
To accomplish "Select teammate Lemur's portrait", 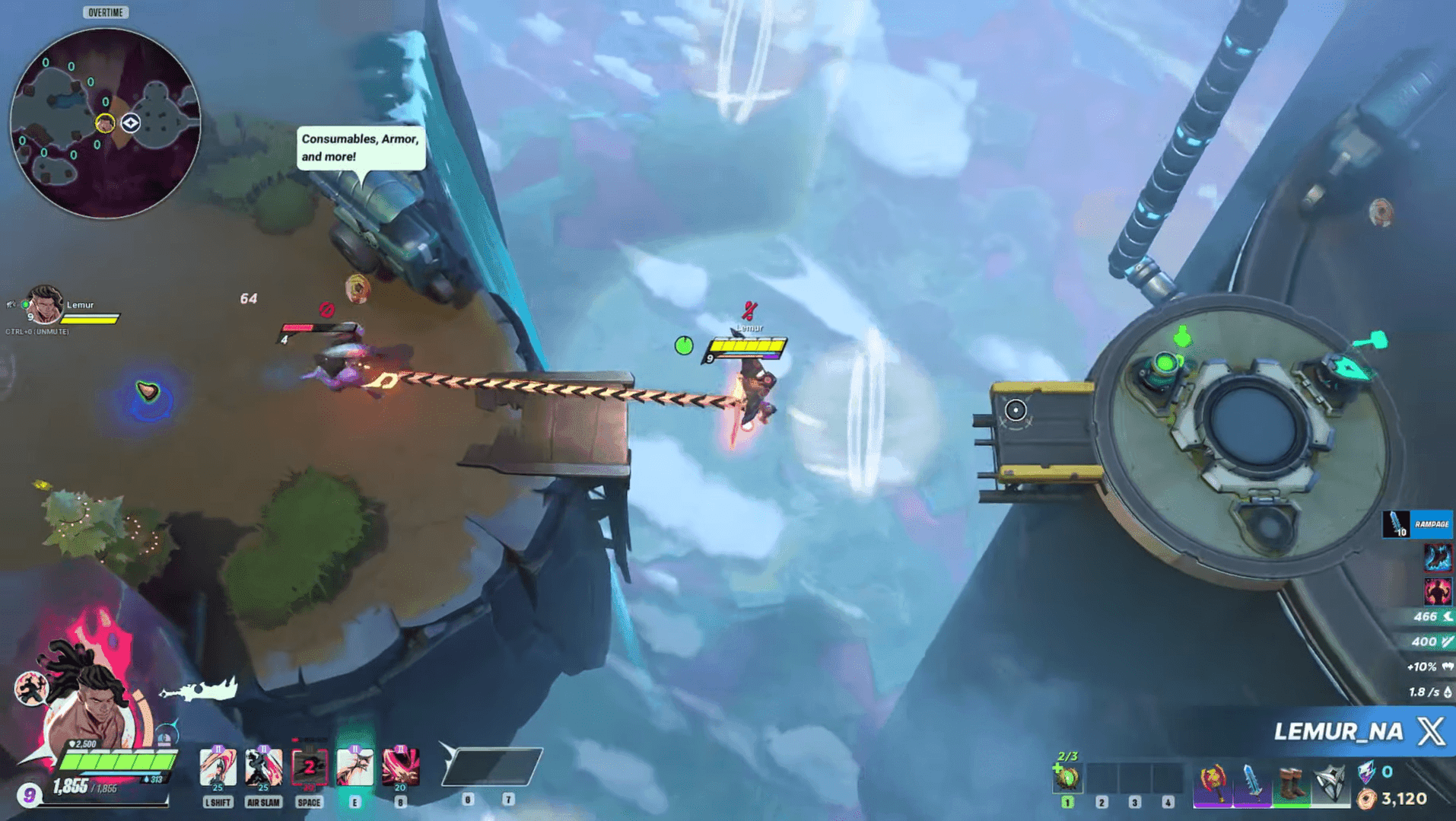I will 44,305.
